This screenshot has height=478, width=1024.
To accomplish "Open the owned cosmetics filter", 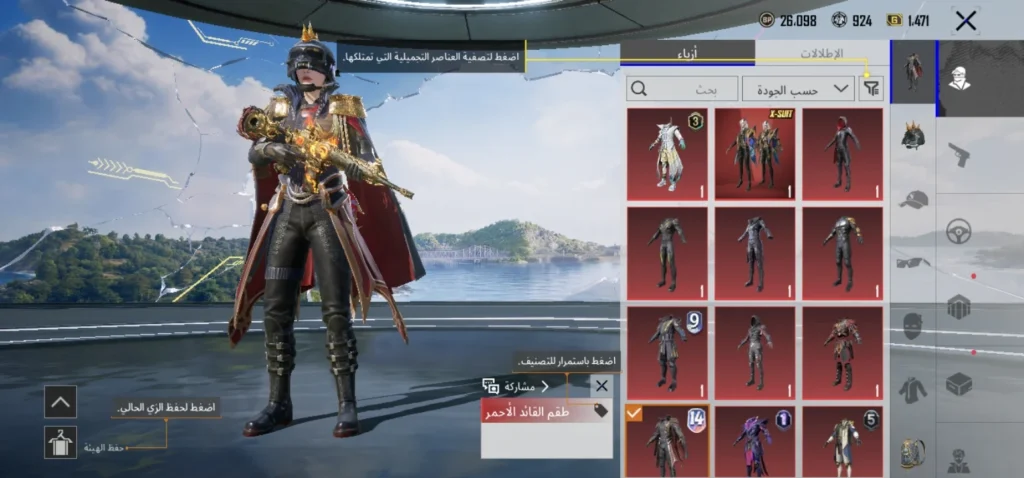I will (872, 89).
